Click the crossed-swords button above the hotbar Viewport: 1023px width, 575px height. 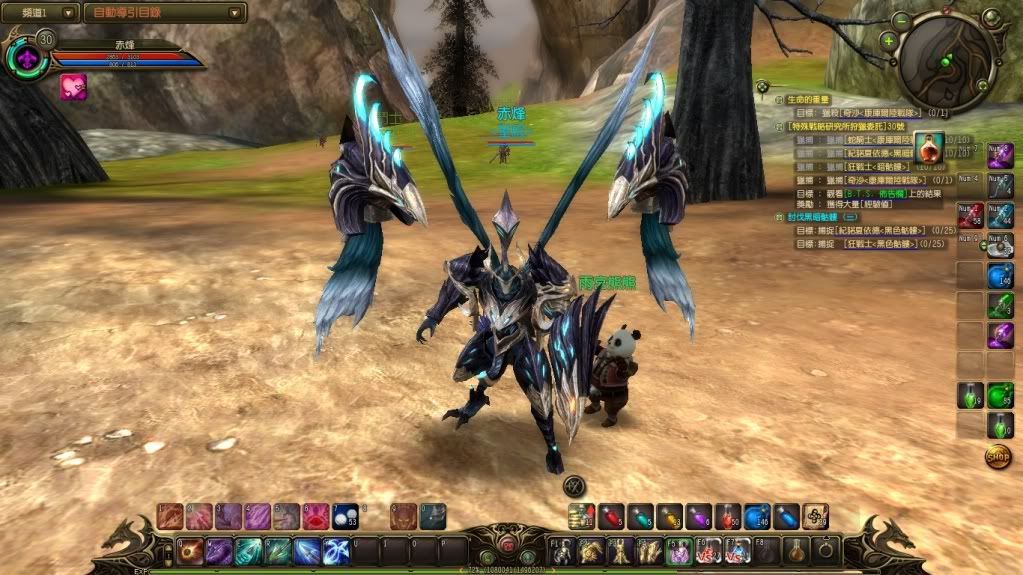[x=574, y=487]
